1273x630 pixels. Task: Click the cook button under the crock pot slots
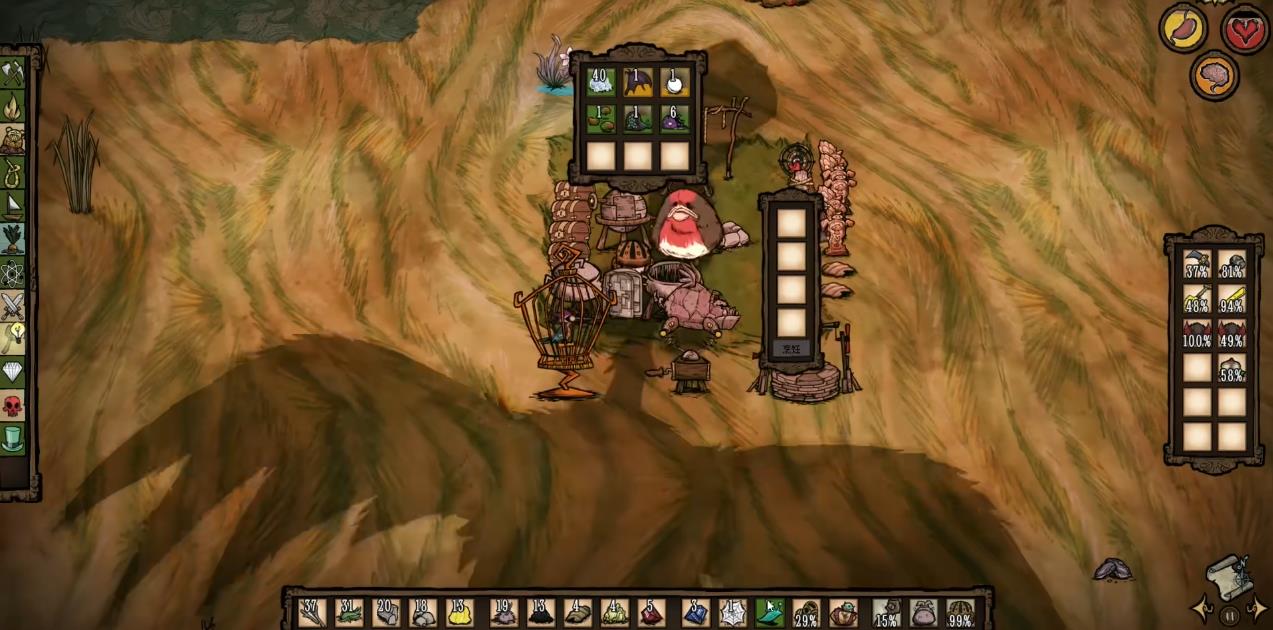[791, 349]
